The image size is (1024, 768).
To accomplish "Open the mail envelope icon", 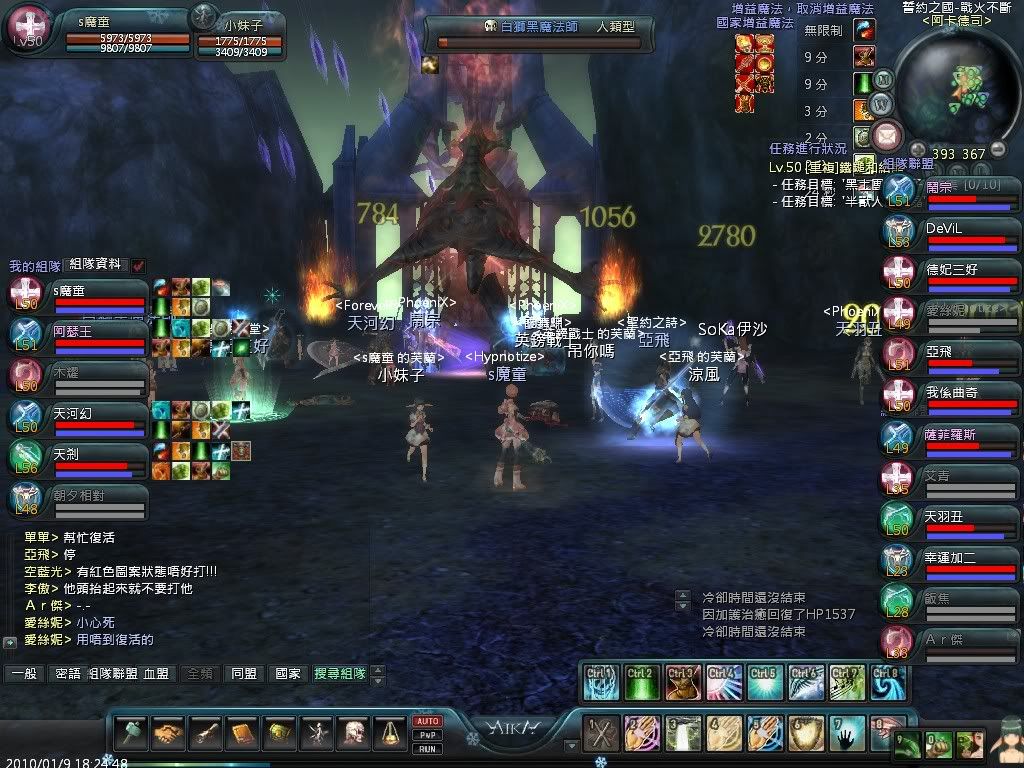I will tap(887, 134).
